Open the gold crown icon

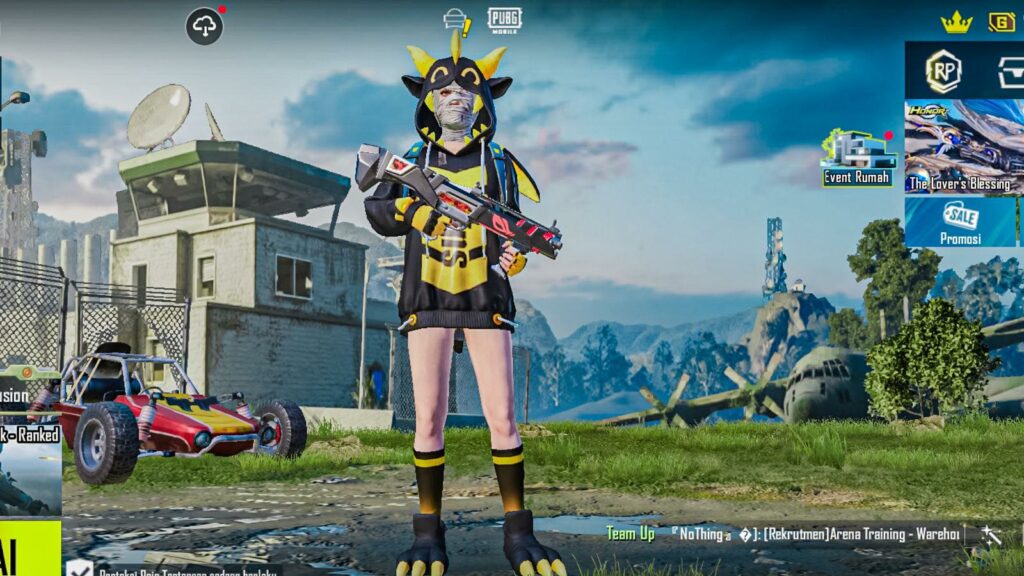point(956,22)
